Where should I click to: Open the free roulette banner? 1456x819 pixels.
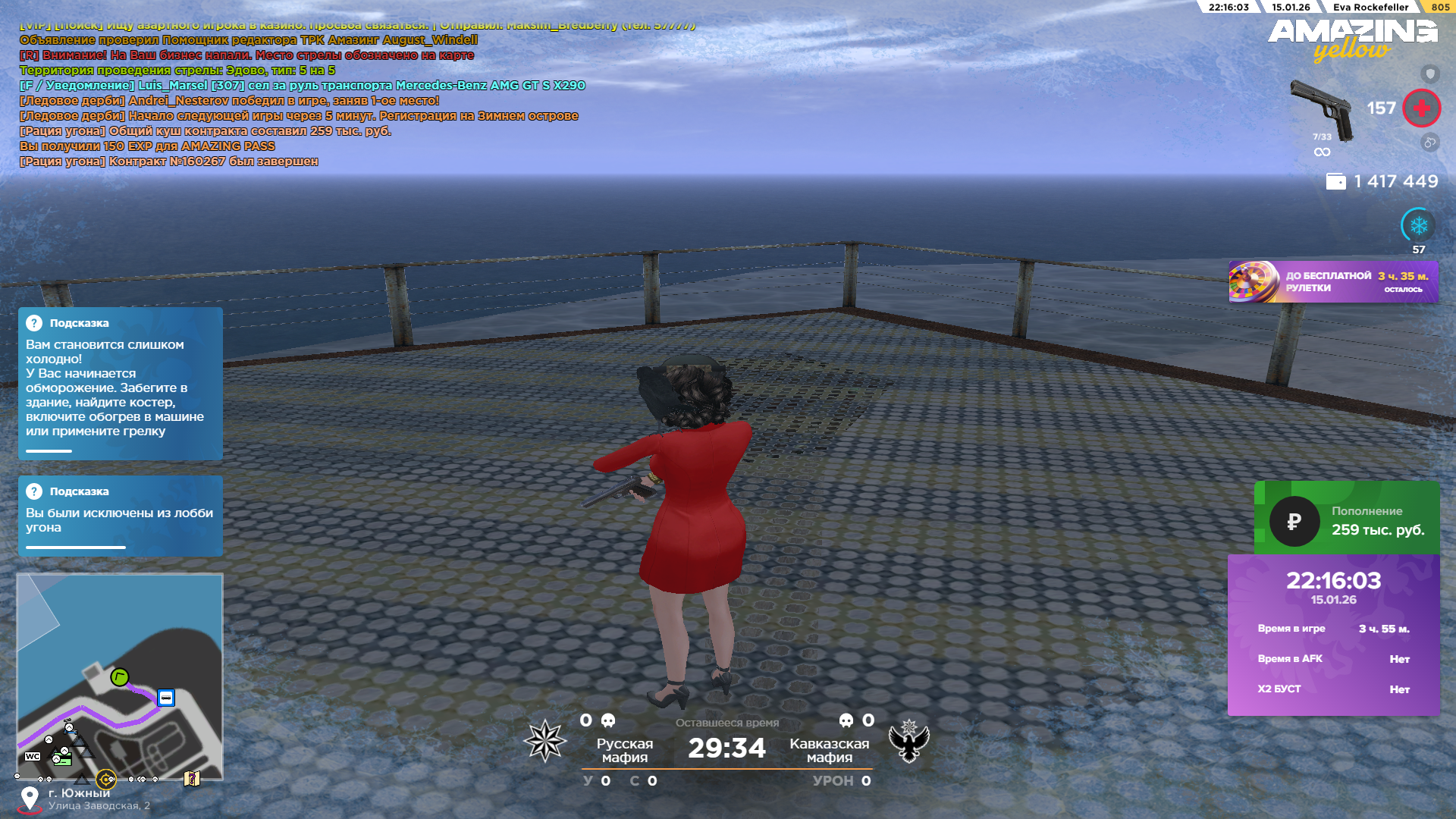1332,282
